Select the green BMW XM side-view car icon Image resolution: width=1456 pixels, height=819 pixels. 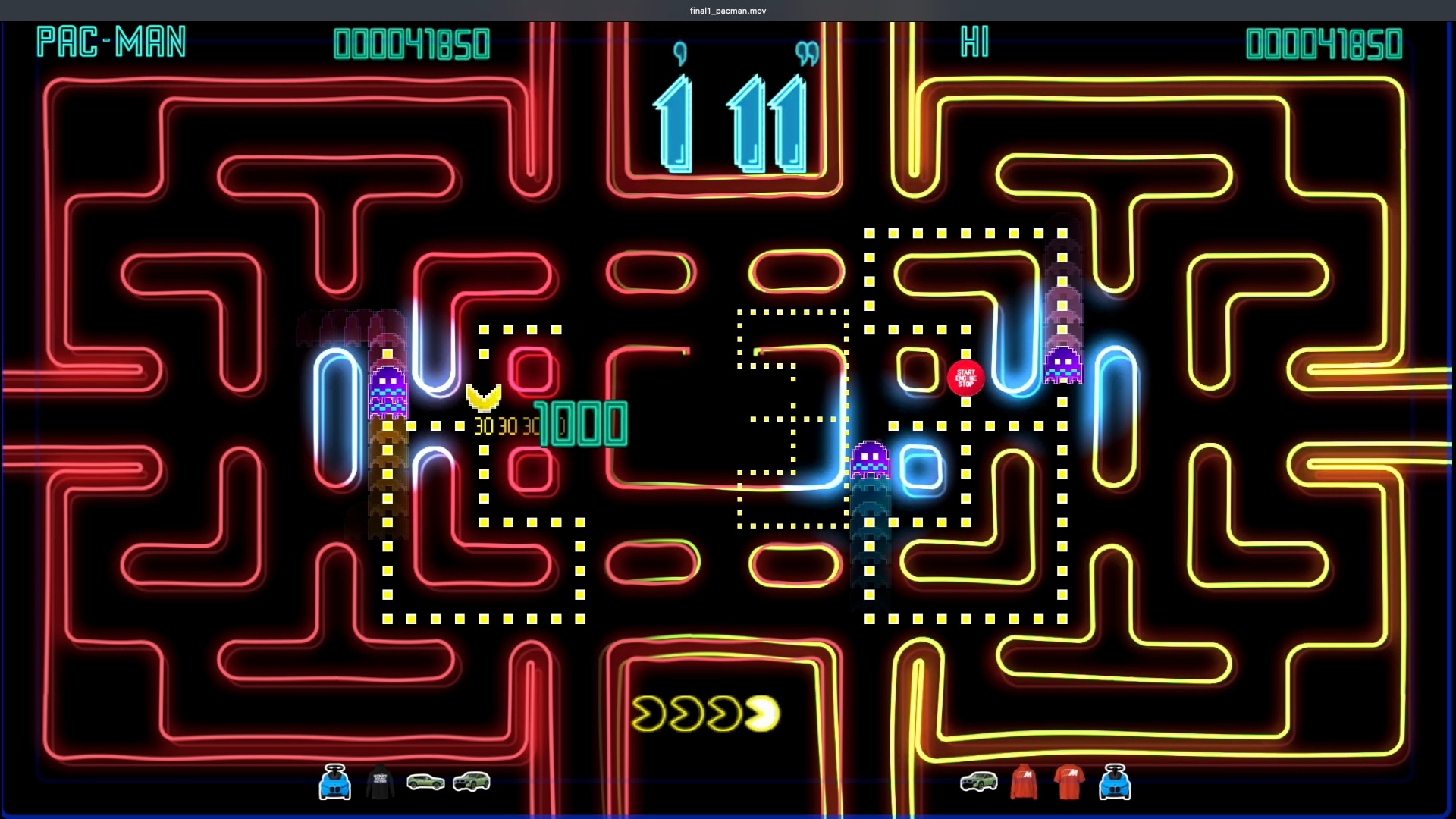pyautogui.click(x=425, y=783)
